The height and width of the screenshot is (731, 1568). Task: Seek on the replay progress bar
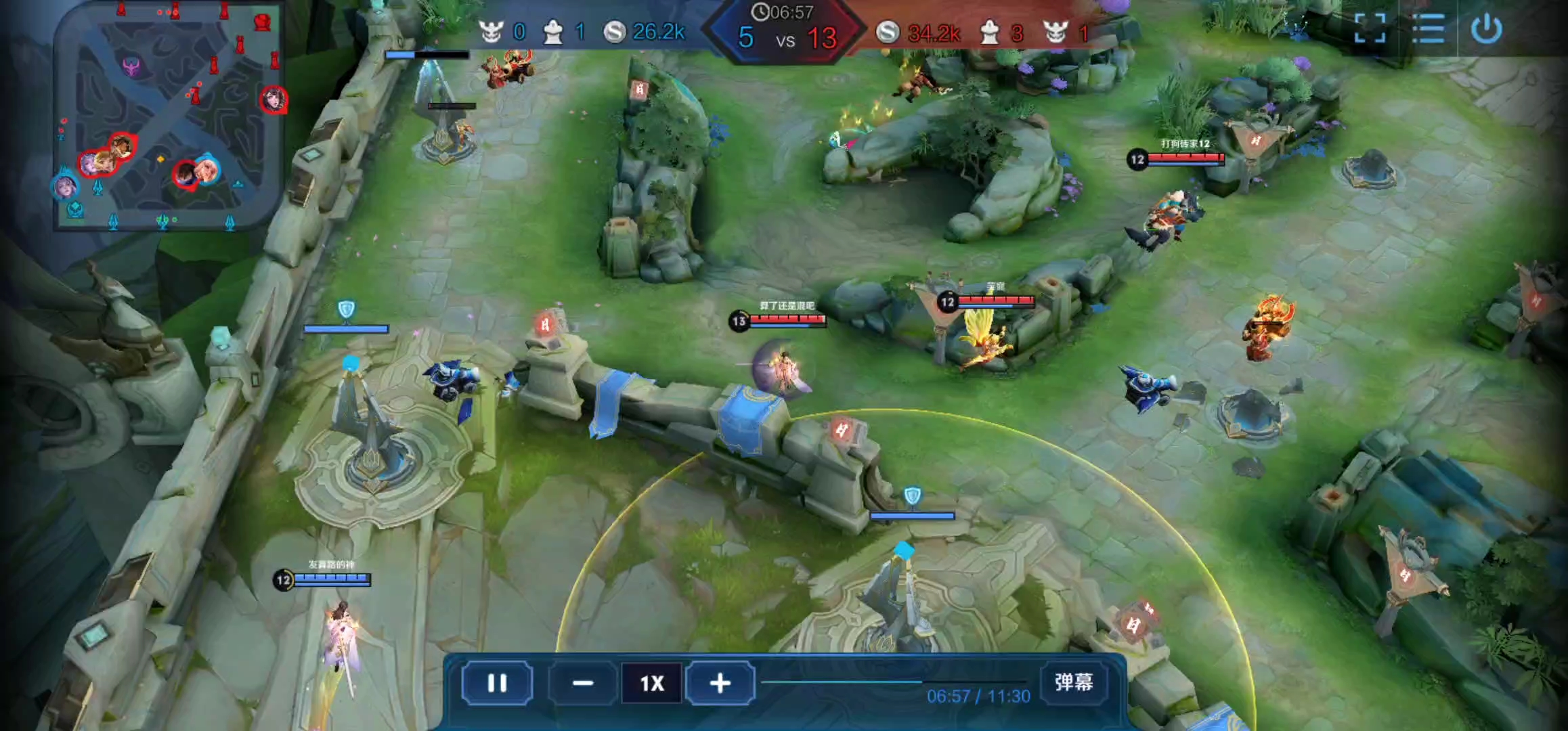[894, 682]
